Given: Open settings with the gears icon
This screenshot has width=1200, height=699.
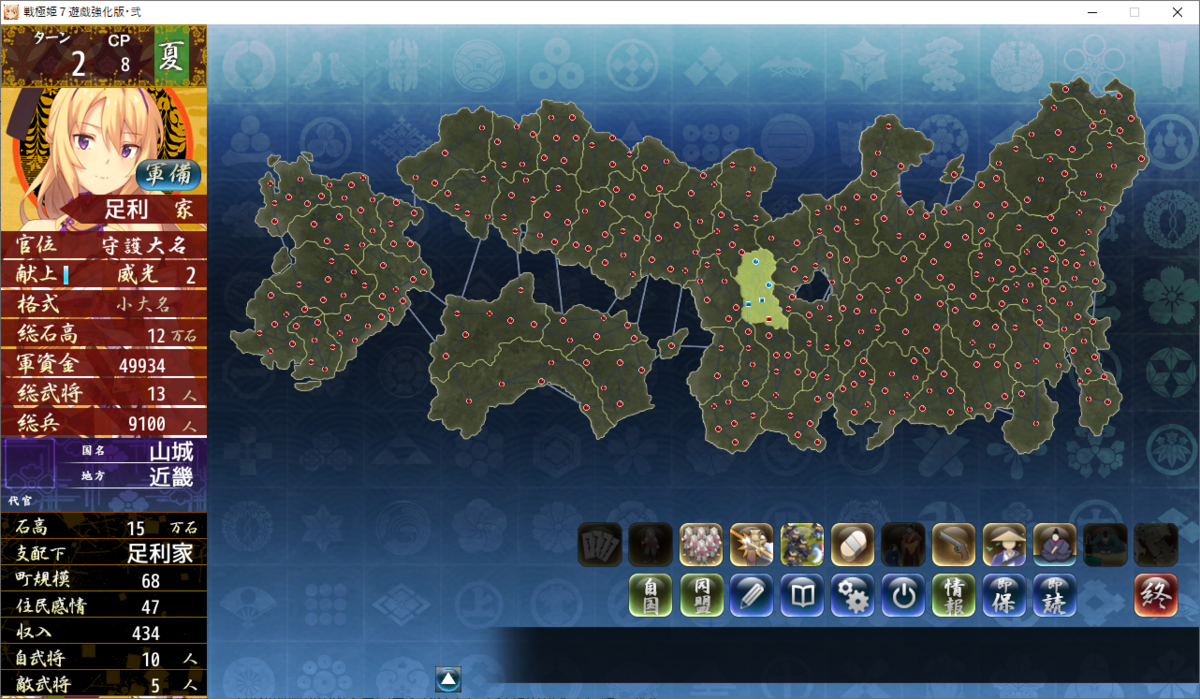Looking at the screenshot, I should click(x=852, y=595).
